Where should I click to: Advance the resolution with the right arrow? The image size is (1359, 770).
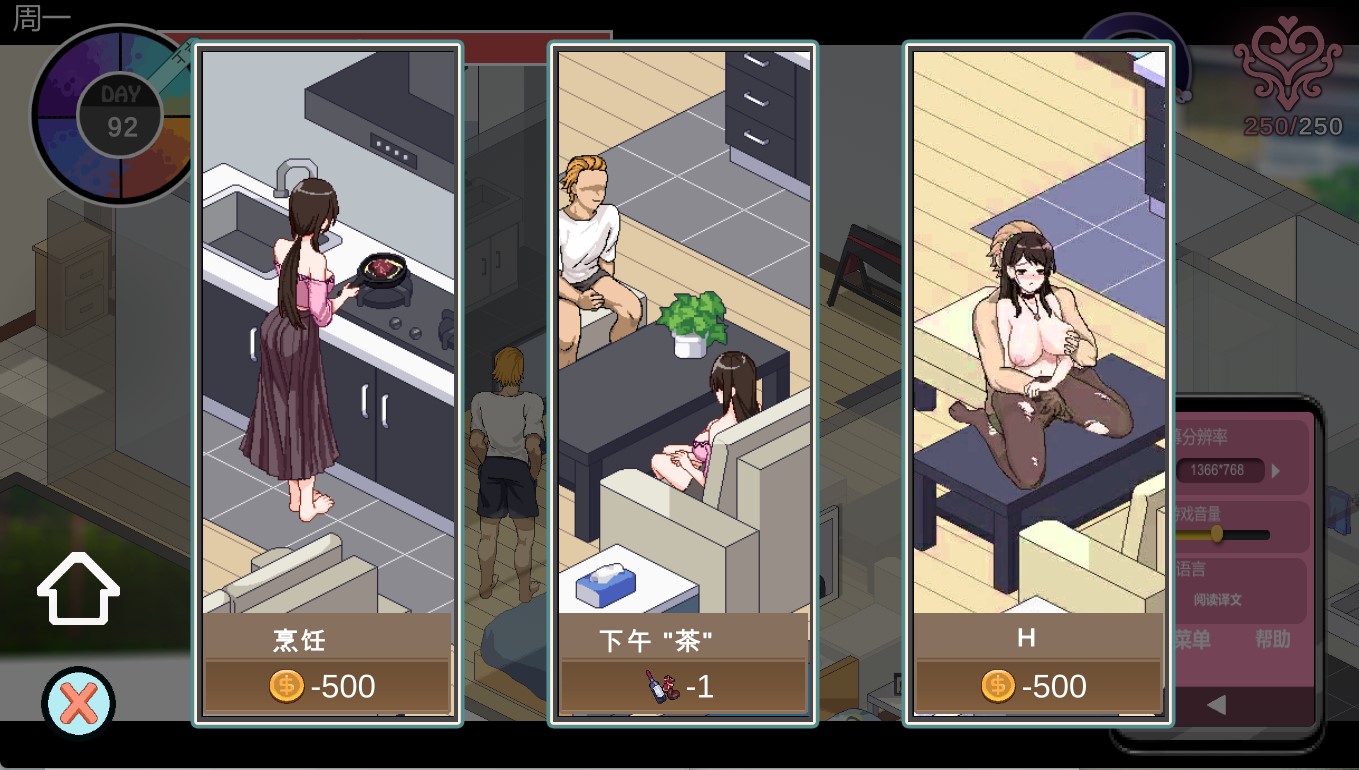pyautogui.click(x=1276, y=470)
